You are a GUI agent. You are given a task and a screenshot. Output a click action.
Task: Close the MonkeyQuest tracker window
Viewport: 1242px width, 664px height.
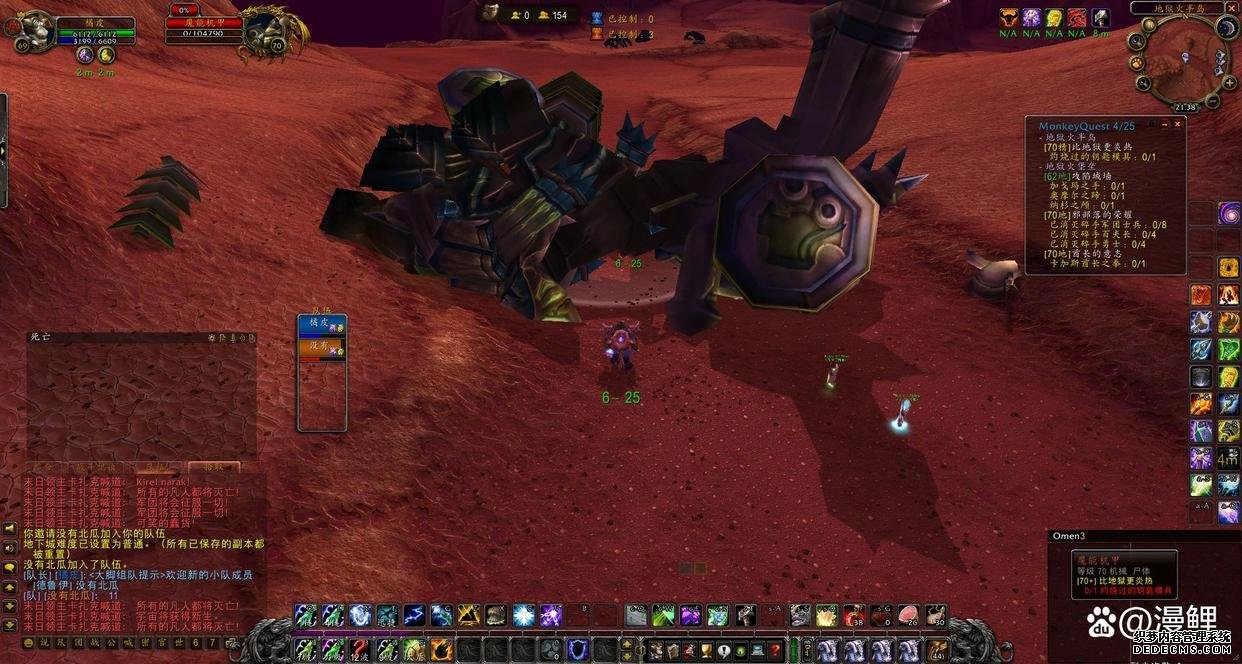pyautogui.click(x=1178, y=125)
